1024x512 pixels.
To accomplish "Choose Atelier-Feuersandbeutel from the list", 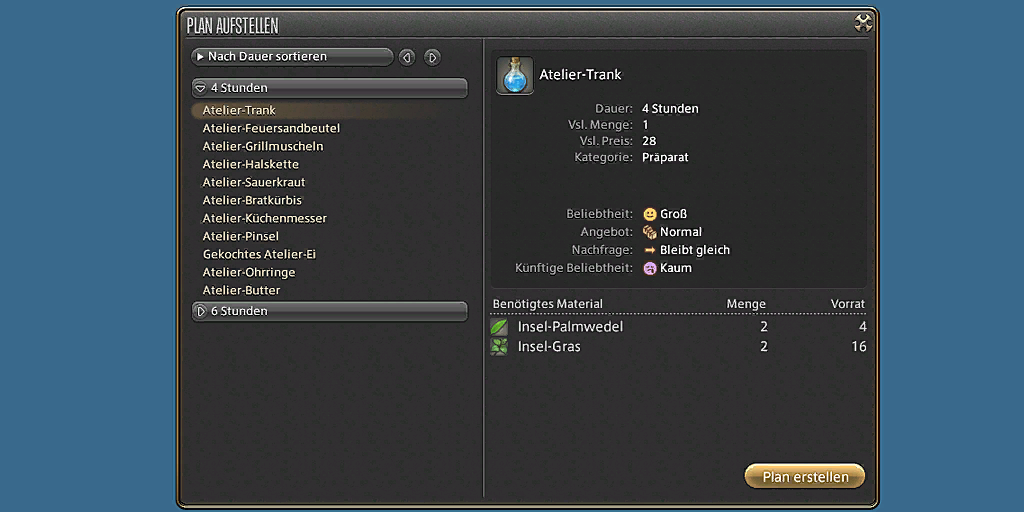I will point(271,128).
